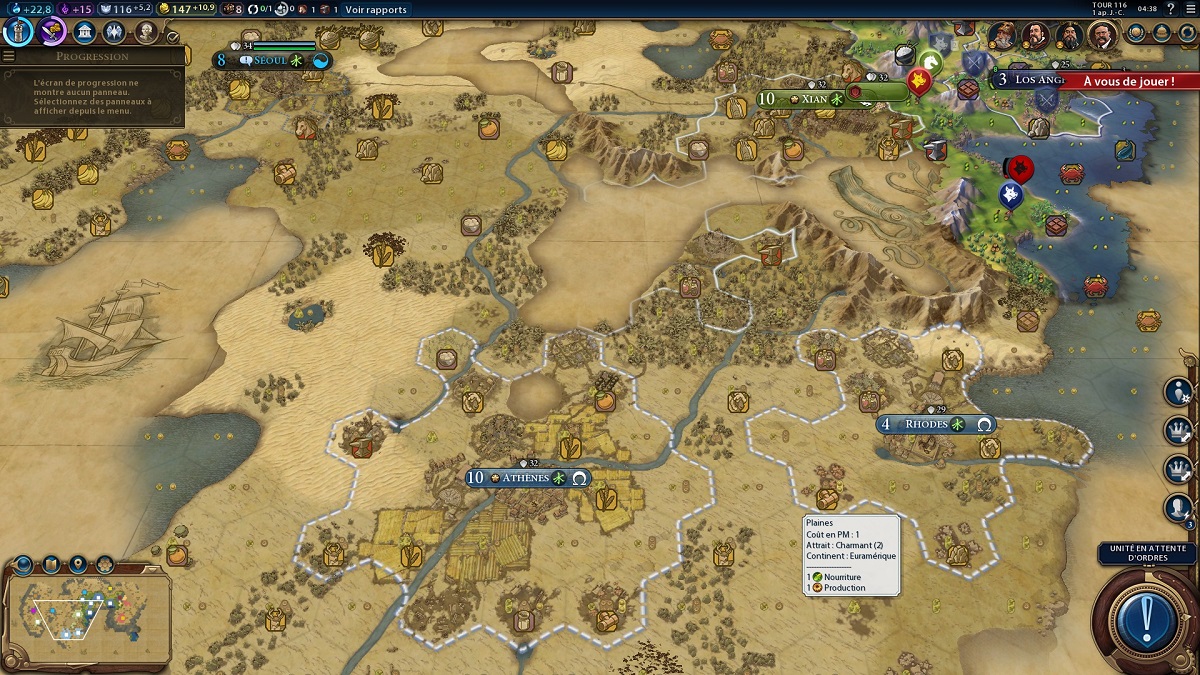The width and height of the screenshot is (1200, 675).
Task: Open the civics tree button
Action: [x=53, y=31]
